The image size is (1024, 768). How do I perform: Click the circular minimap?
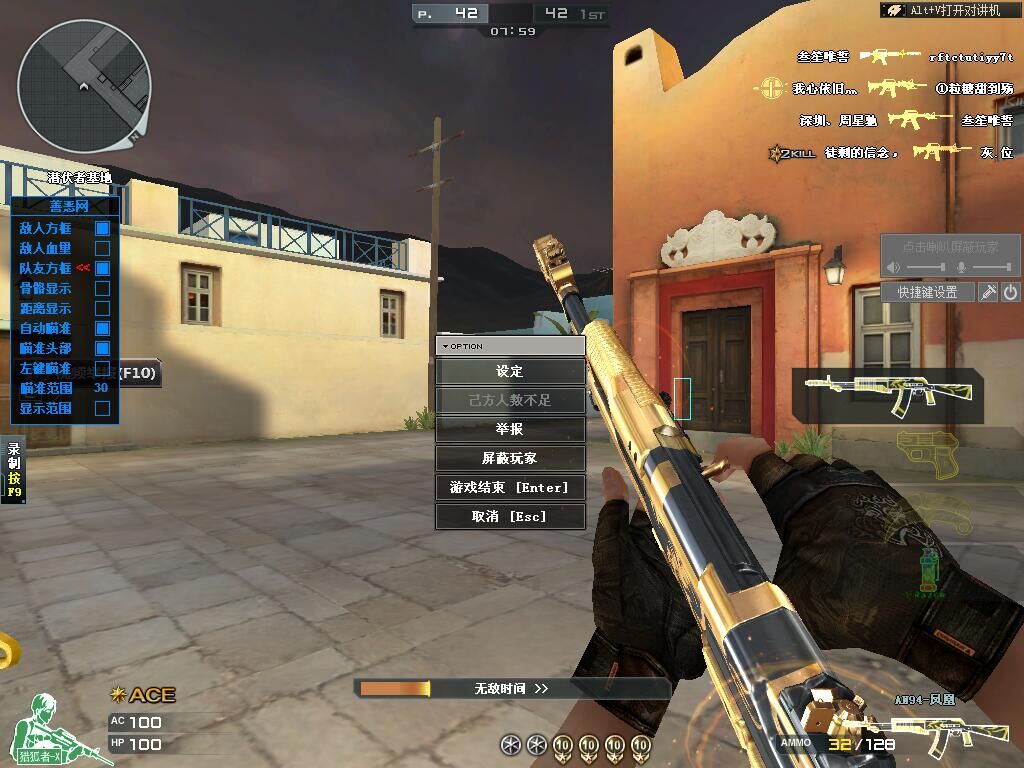(84, 86)
